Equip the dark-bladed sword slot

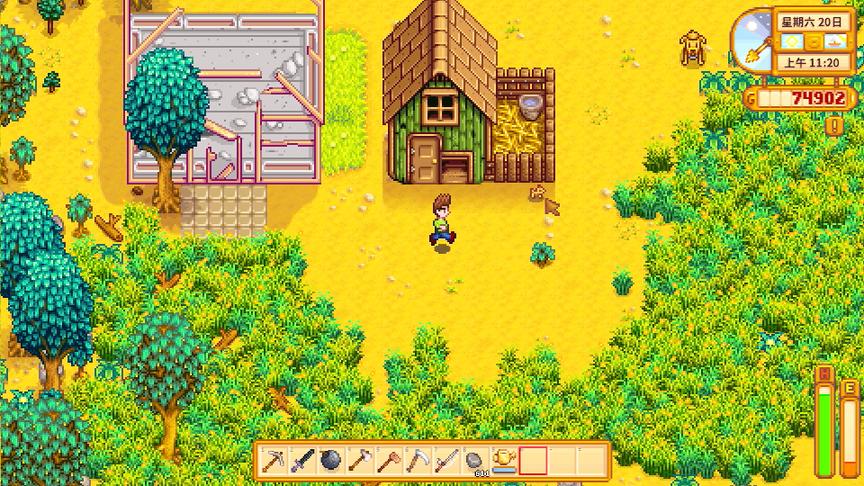pyautogui.click(x=302, y=461)
